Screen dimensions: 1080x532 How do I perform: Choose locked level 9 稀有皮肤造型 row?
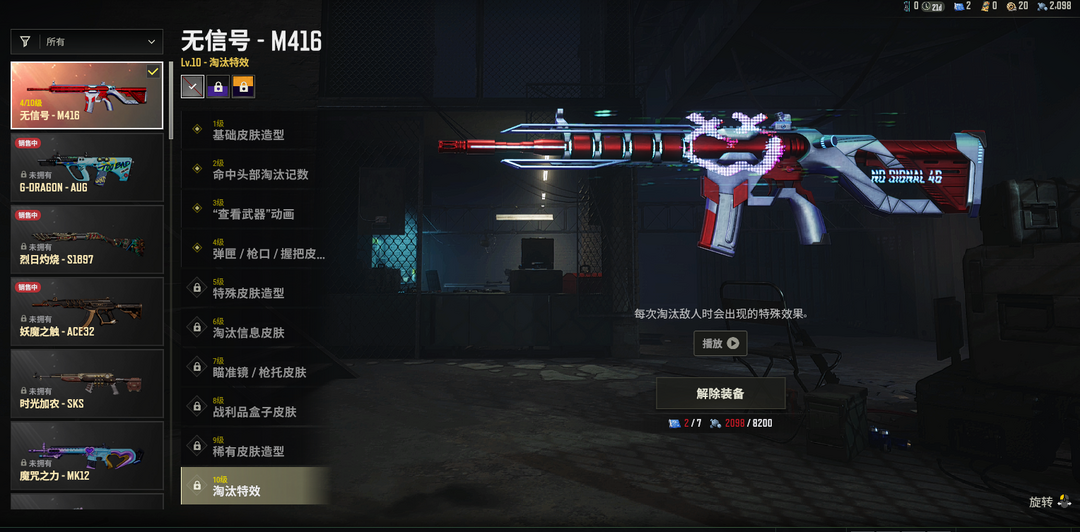[255, 447]
